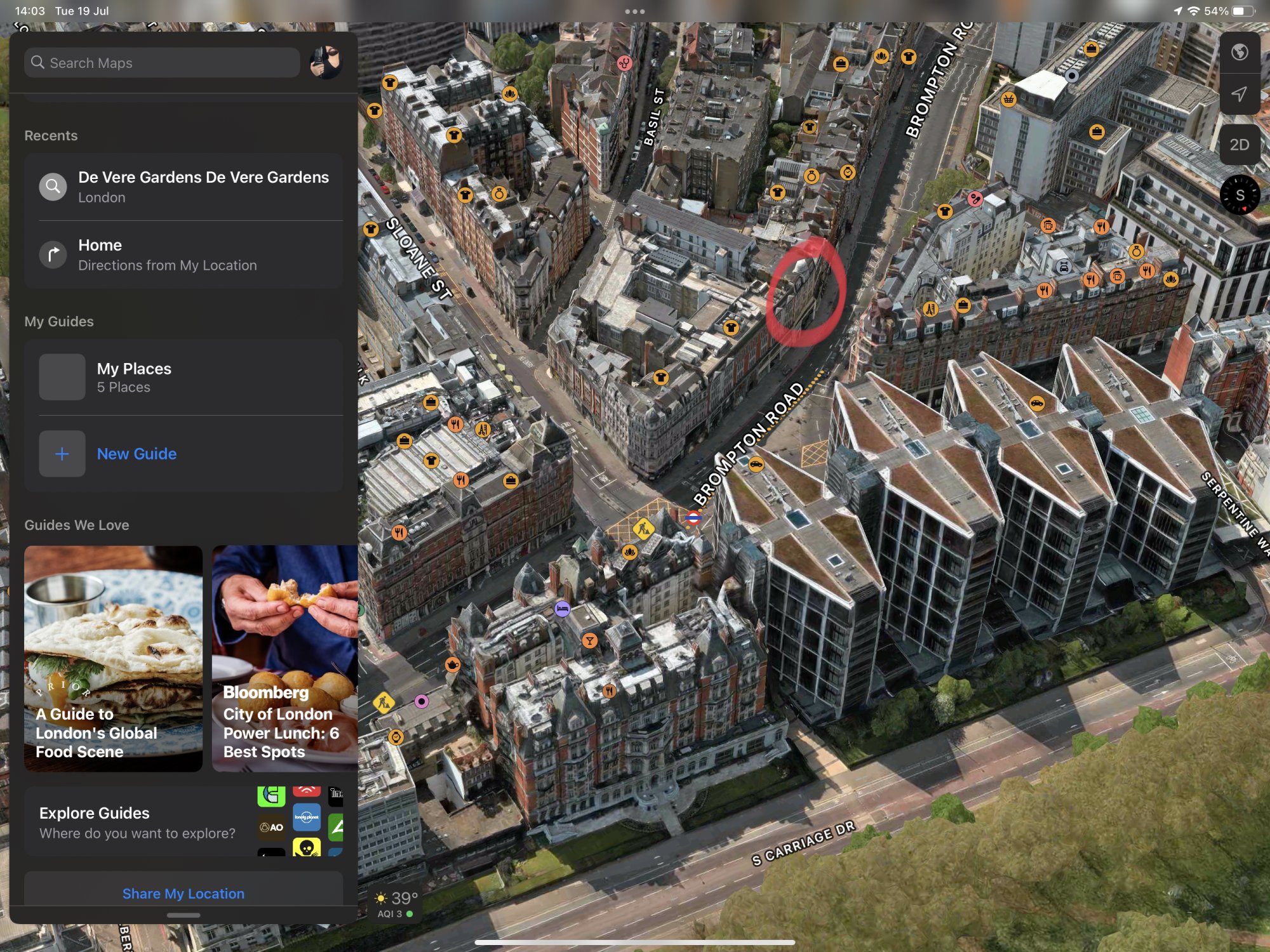Open the weather and AQI widget
Viewport: 1270px width, 952px height.
(396, 904)
